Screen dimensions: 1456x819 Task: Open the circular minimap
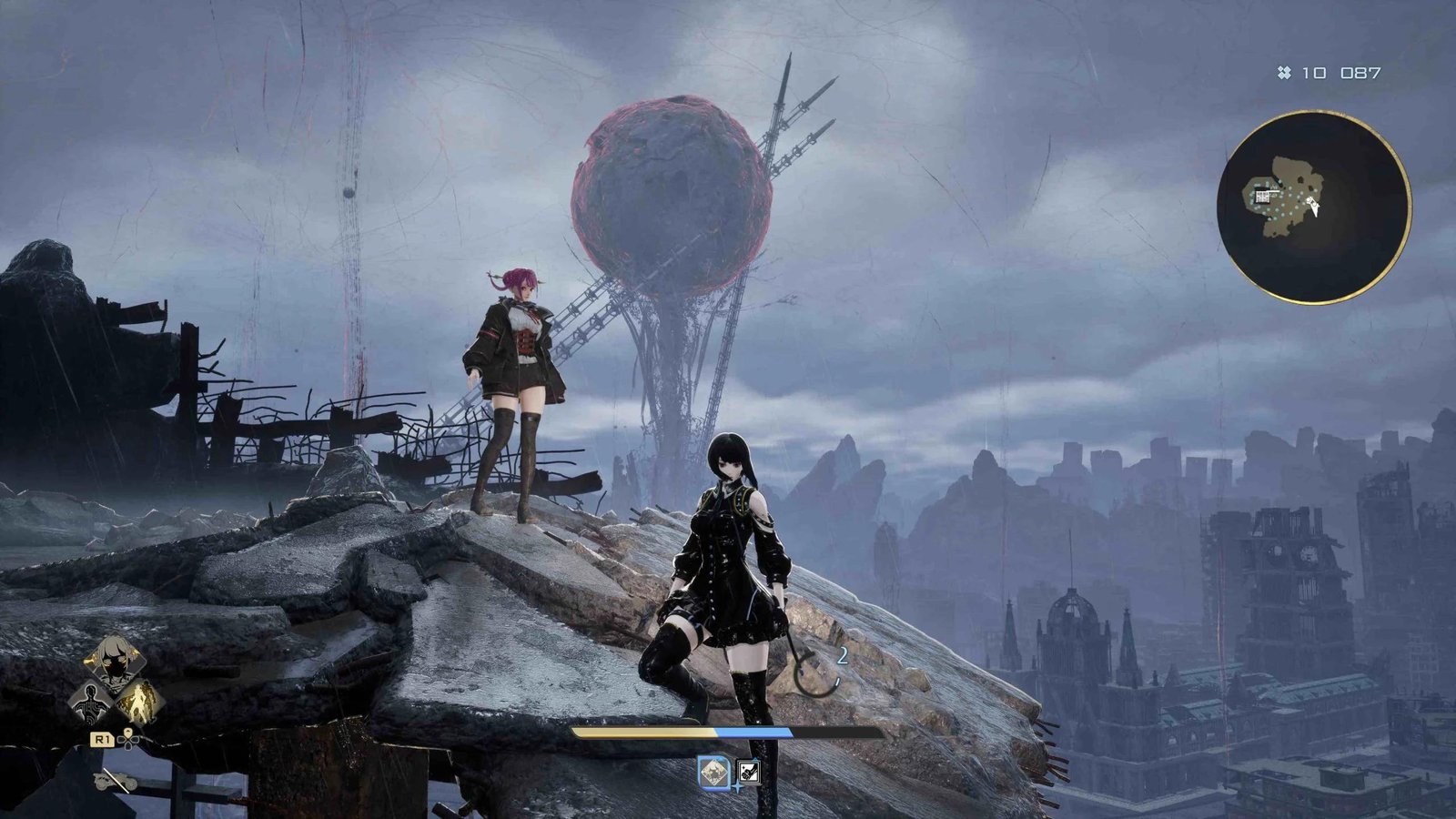coord(1313,207)
